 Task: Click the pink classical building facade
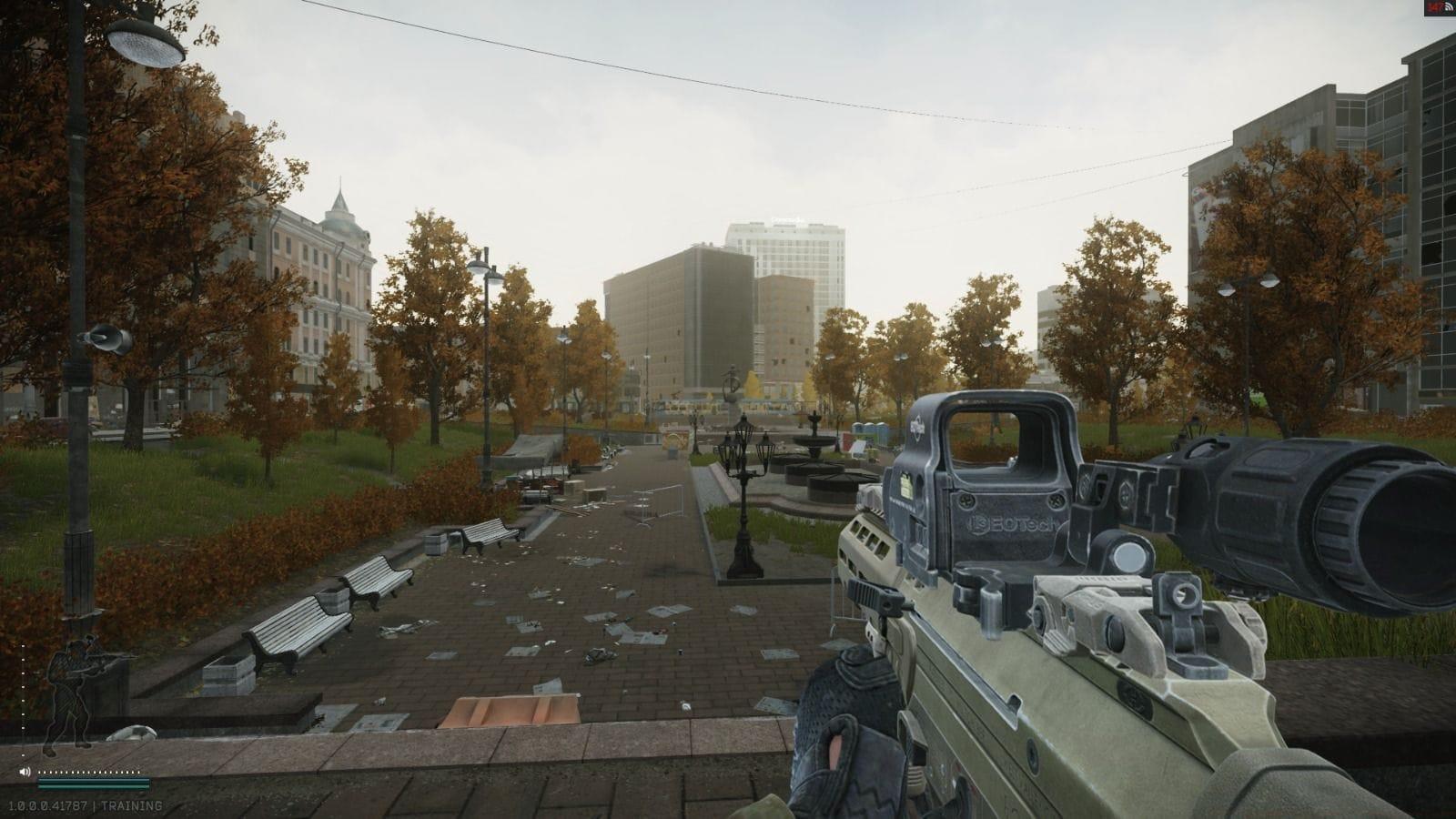coord(318,273)
